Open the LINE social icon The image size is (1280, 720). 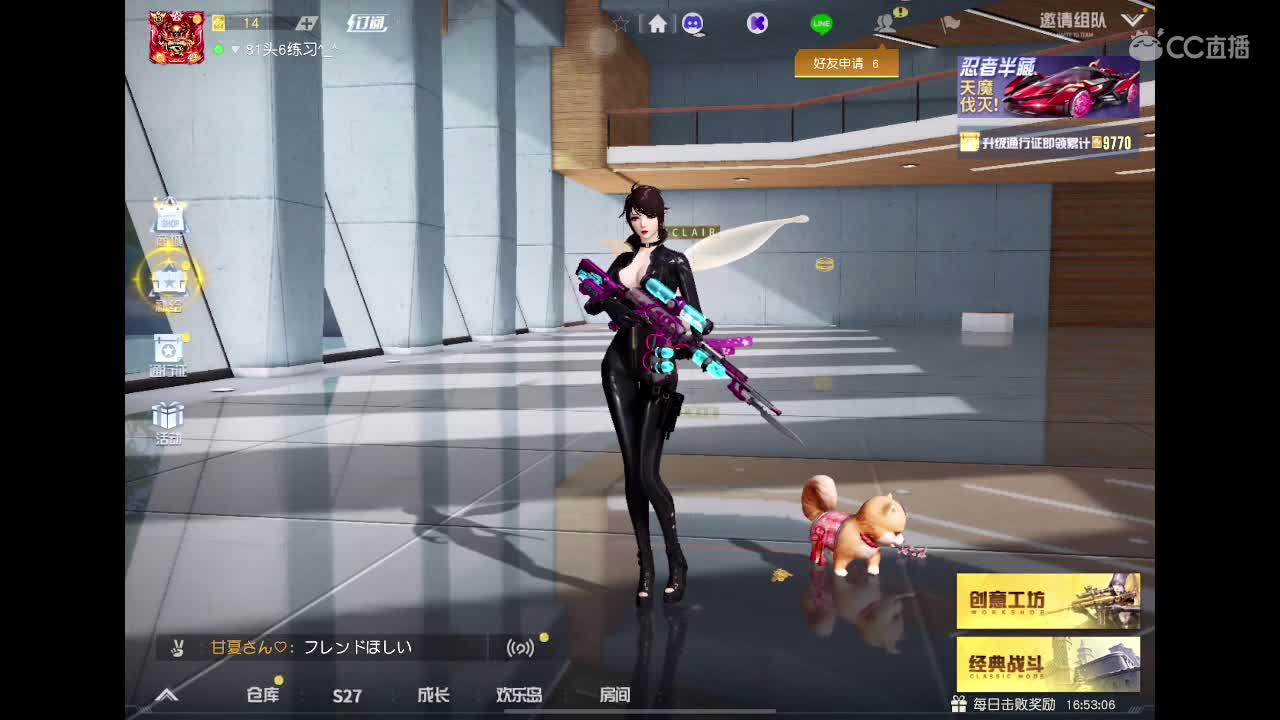820,22
